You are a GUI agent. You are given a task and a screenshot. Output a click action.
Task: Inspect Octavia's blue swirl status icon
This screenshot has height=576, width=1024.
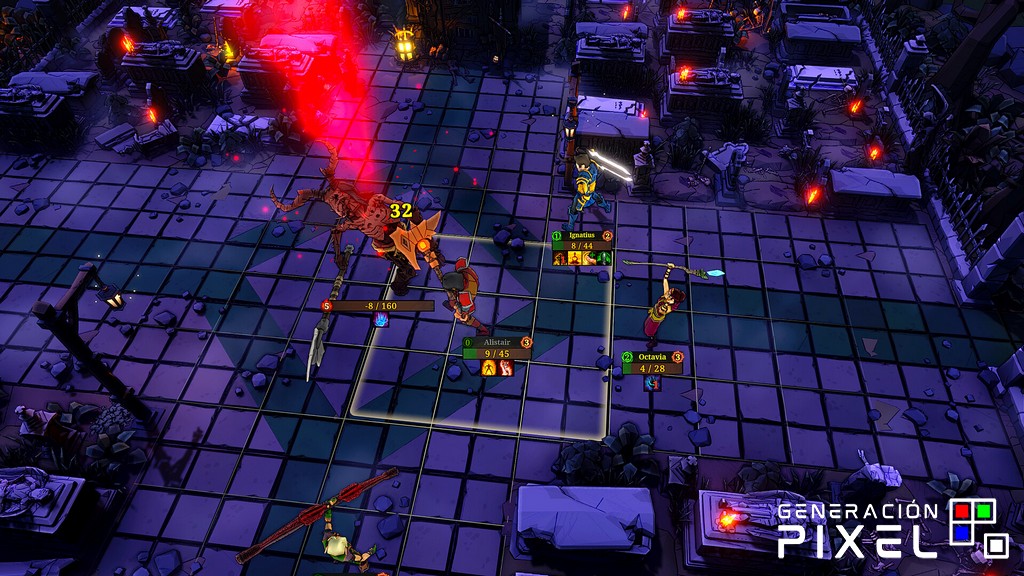click(x=652, y=383)
